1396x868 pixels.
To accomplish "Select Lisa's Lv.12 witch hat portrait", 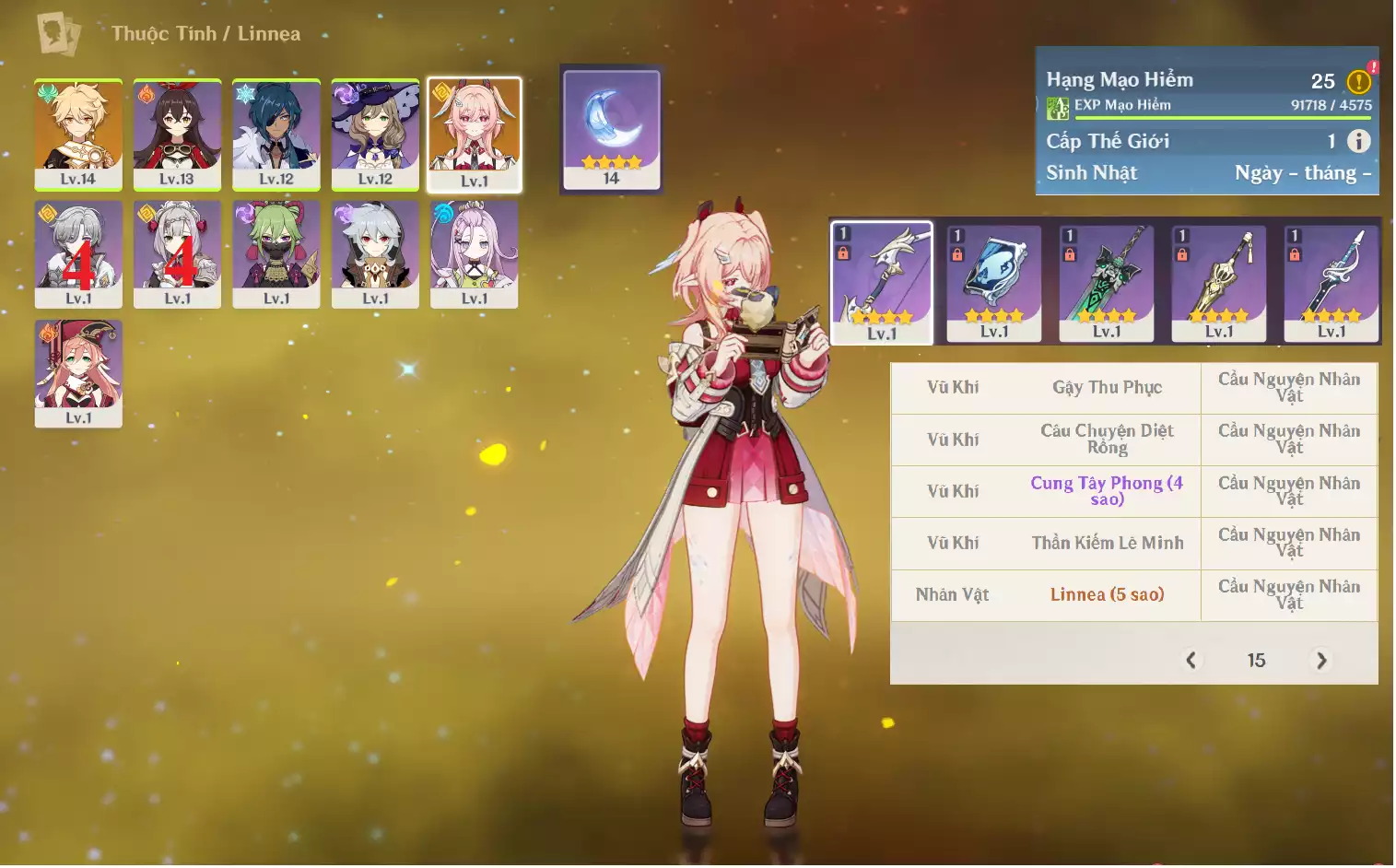I will (x=375, y=135).
